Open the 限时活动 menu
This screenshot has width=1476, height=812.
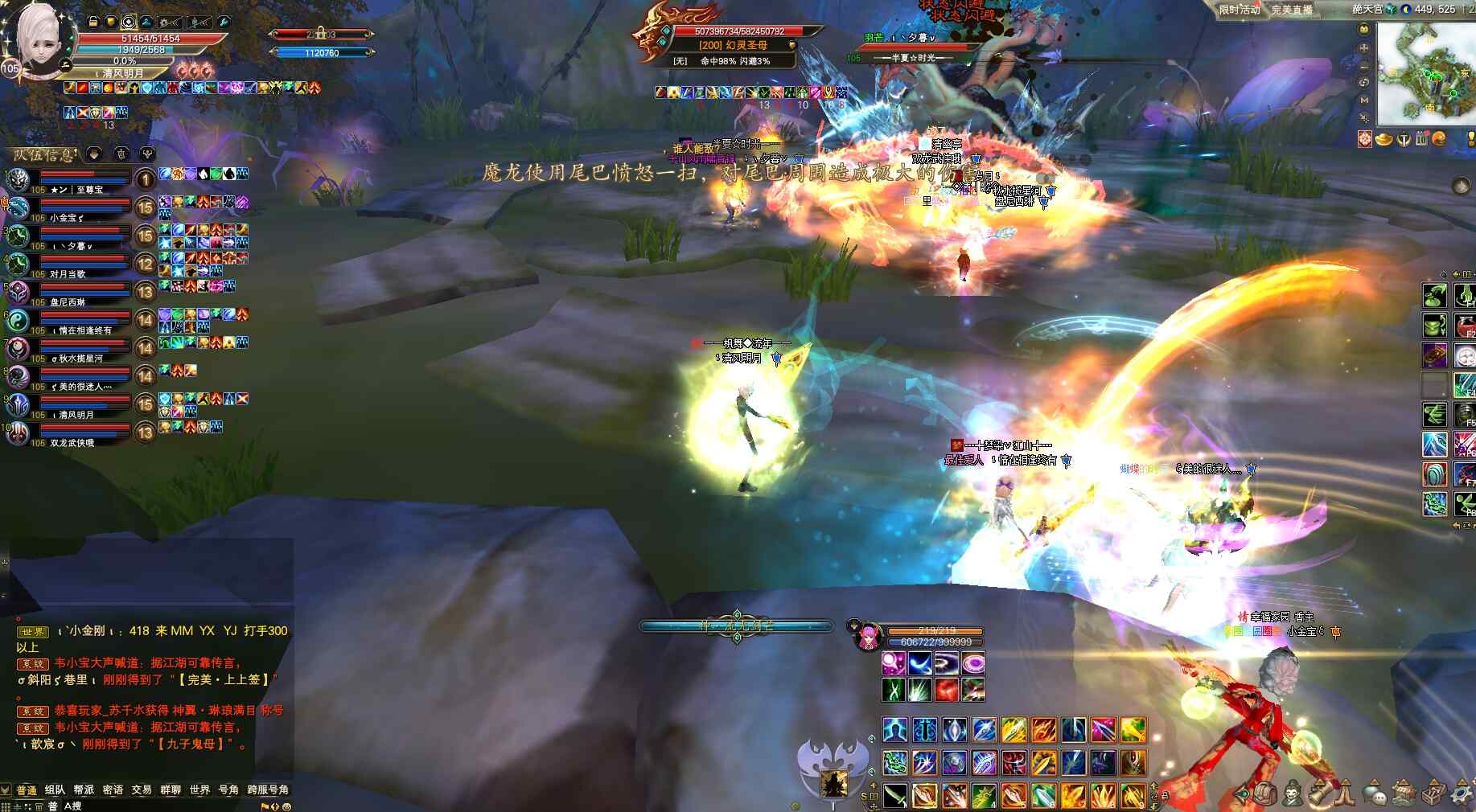[x=1239, y=10]
